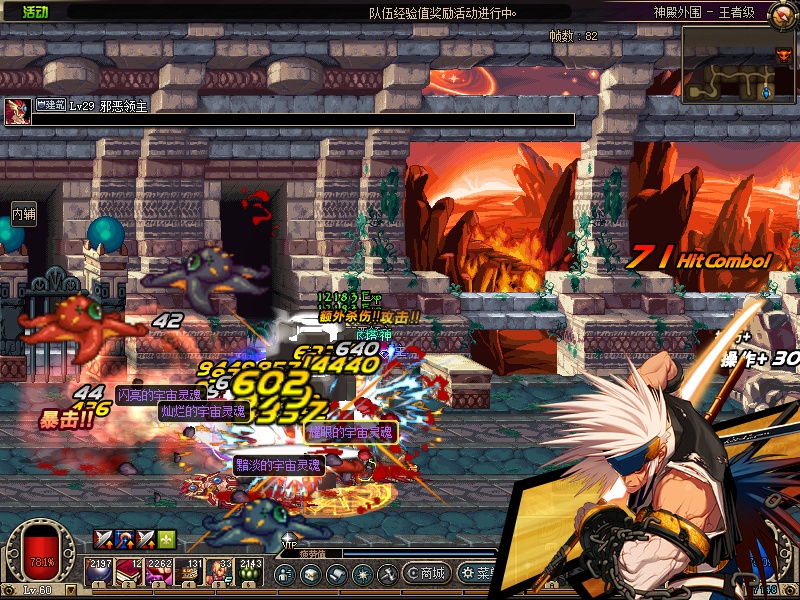The width and height of the screenshot is (800, 600).
Task: Use the green item in quick slot 6
Action: [250, 571]
